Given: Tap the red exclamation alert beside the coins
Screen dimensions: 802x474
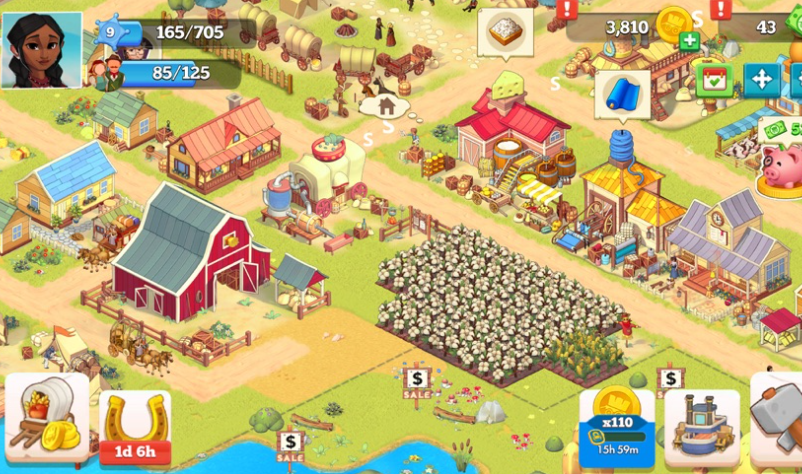Looking at the screenshot, I should pos(568,9).
